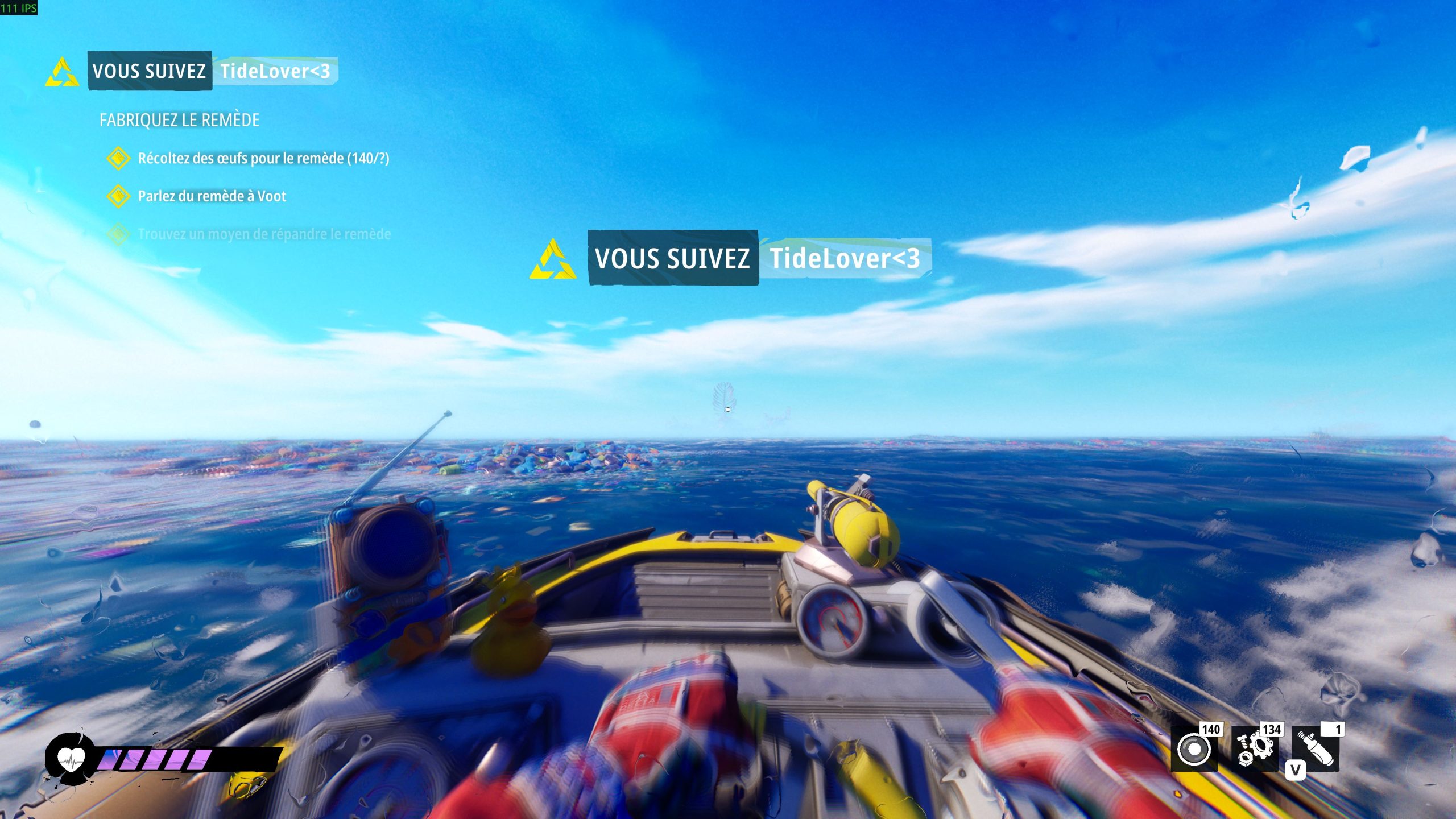The height and width of the screenshot is (819, 1456).
Task: Select the egg resource icon showing 140
Action: click(1194, 749)
